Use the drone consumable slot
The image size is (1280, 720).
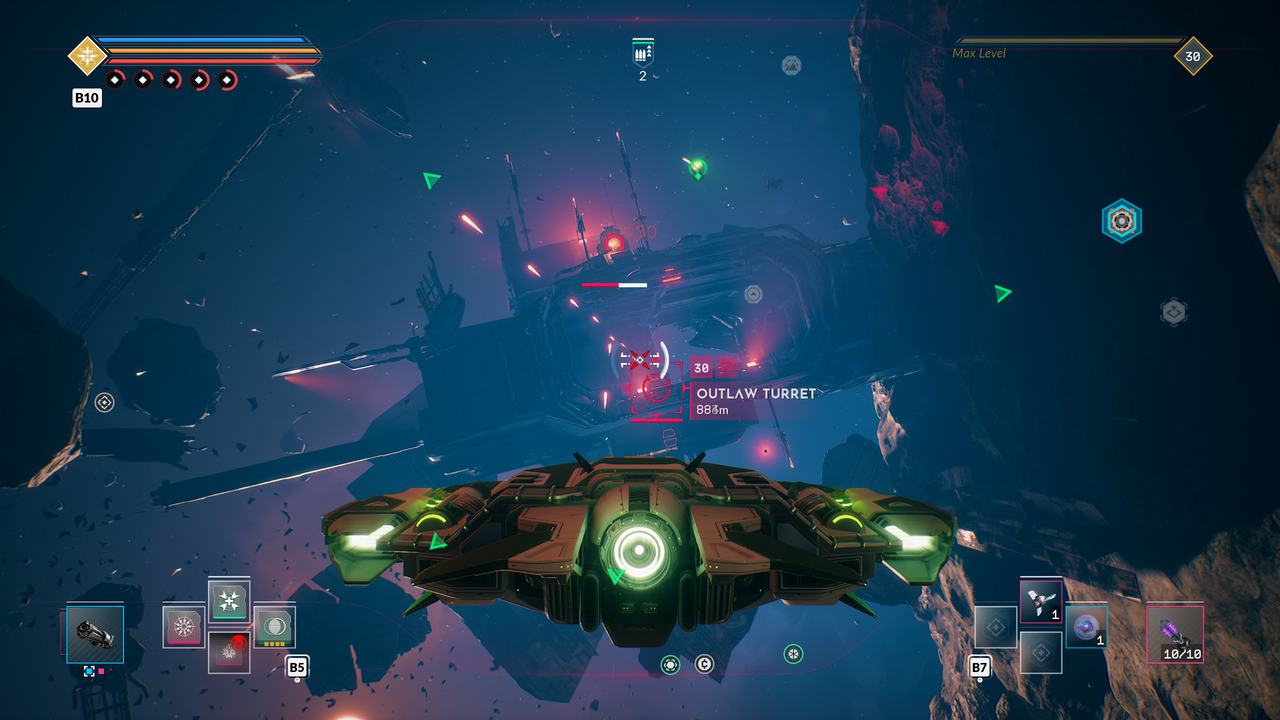[1041, 600]
